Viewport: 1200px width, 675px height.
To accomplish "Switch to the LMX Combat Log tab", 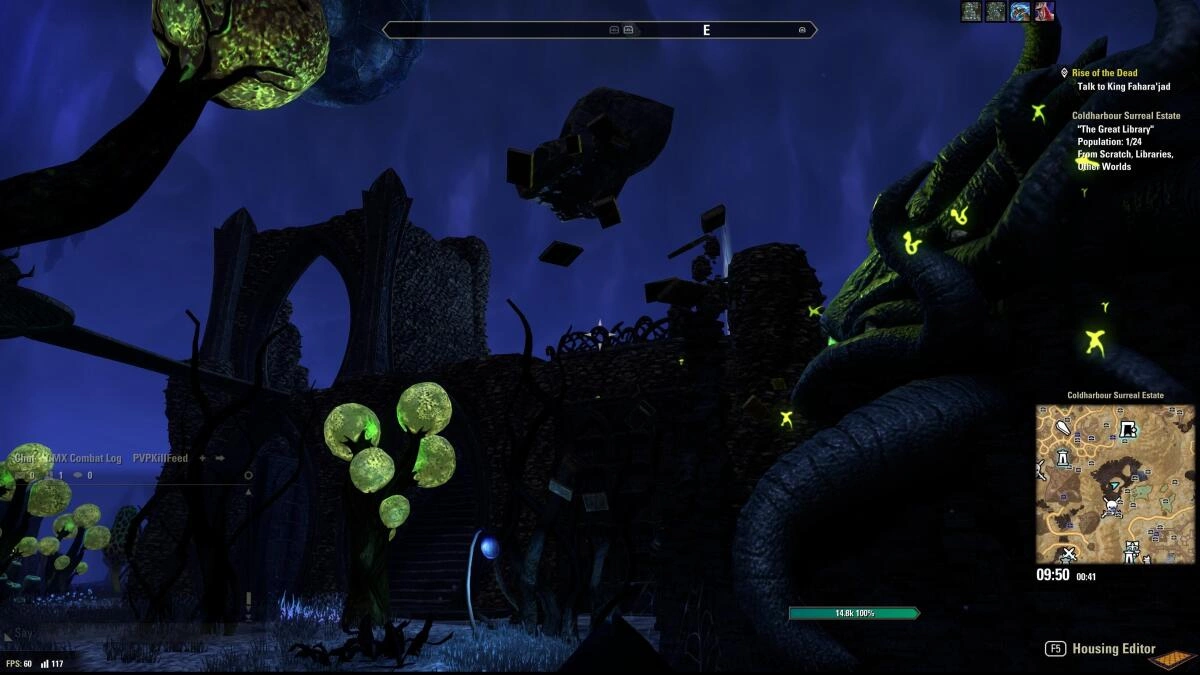I will pos(87,458).
